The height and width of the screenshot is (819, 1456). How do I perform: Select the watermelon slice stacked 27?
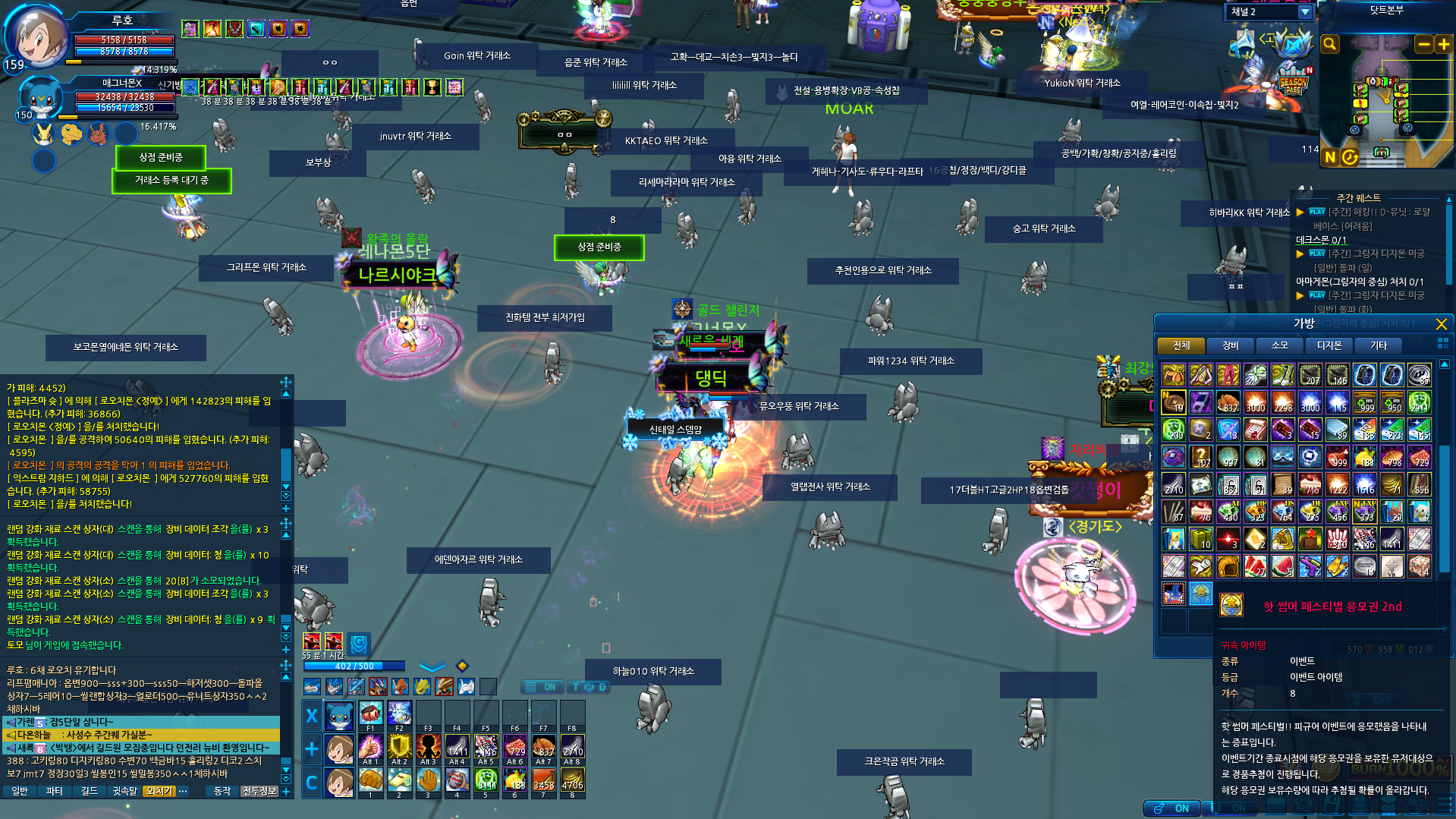(x=1255, y=566)
